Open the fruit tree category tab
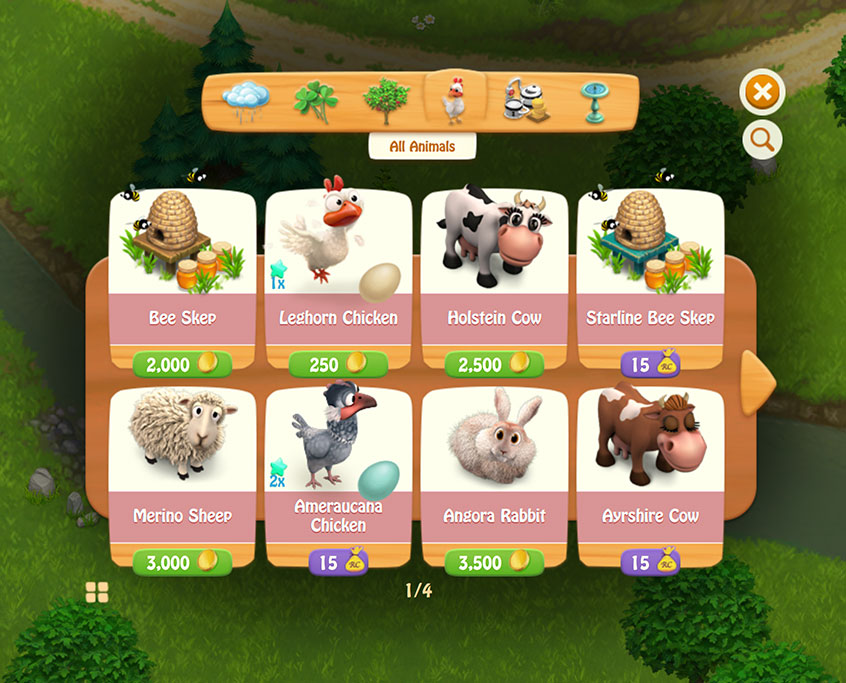This screenshot has width=846, height=683. tap(385, 100)
